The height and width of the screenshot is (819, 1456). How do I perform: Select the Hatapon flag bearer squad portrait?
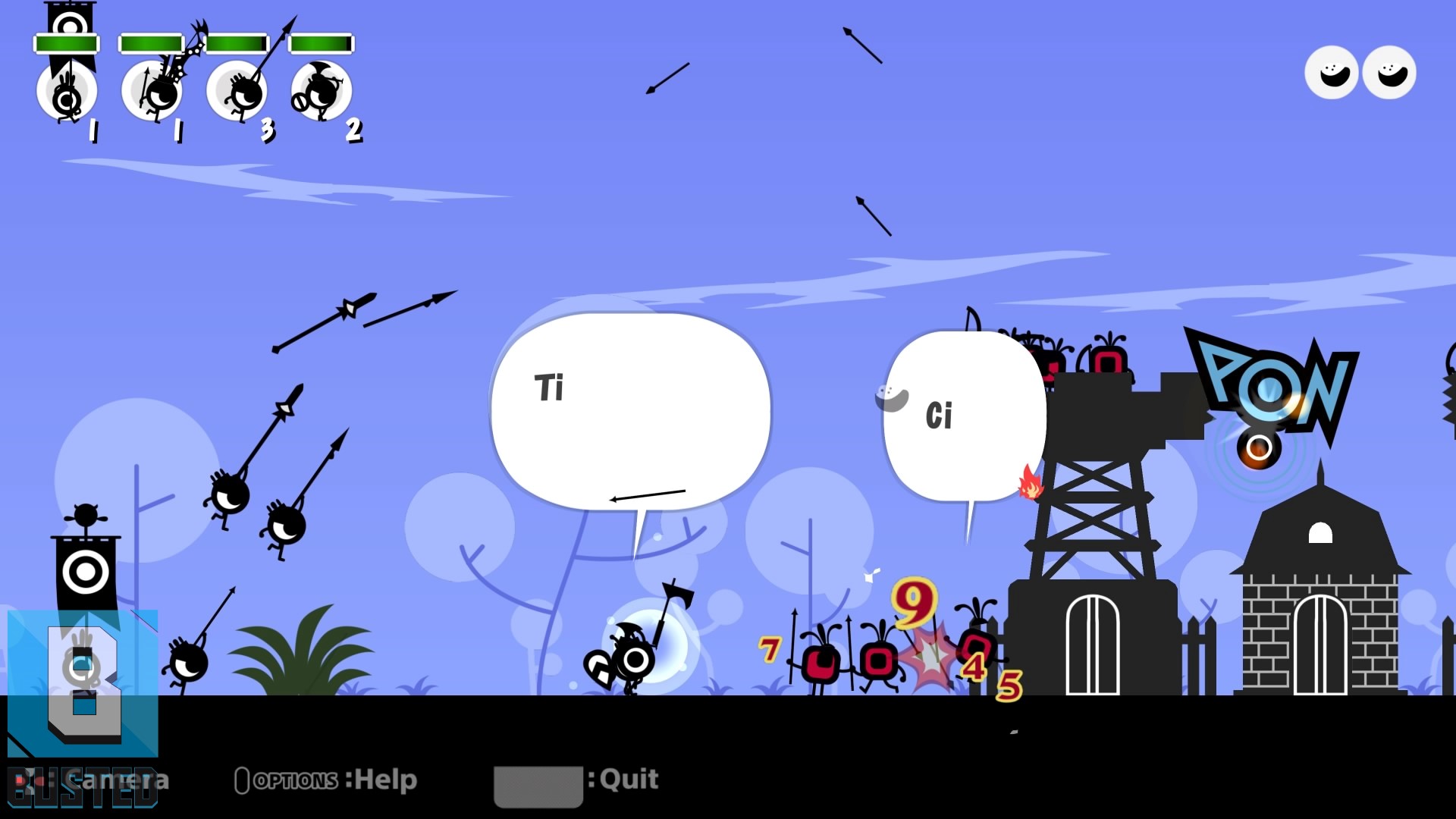coord(67,91)
